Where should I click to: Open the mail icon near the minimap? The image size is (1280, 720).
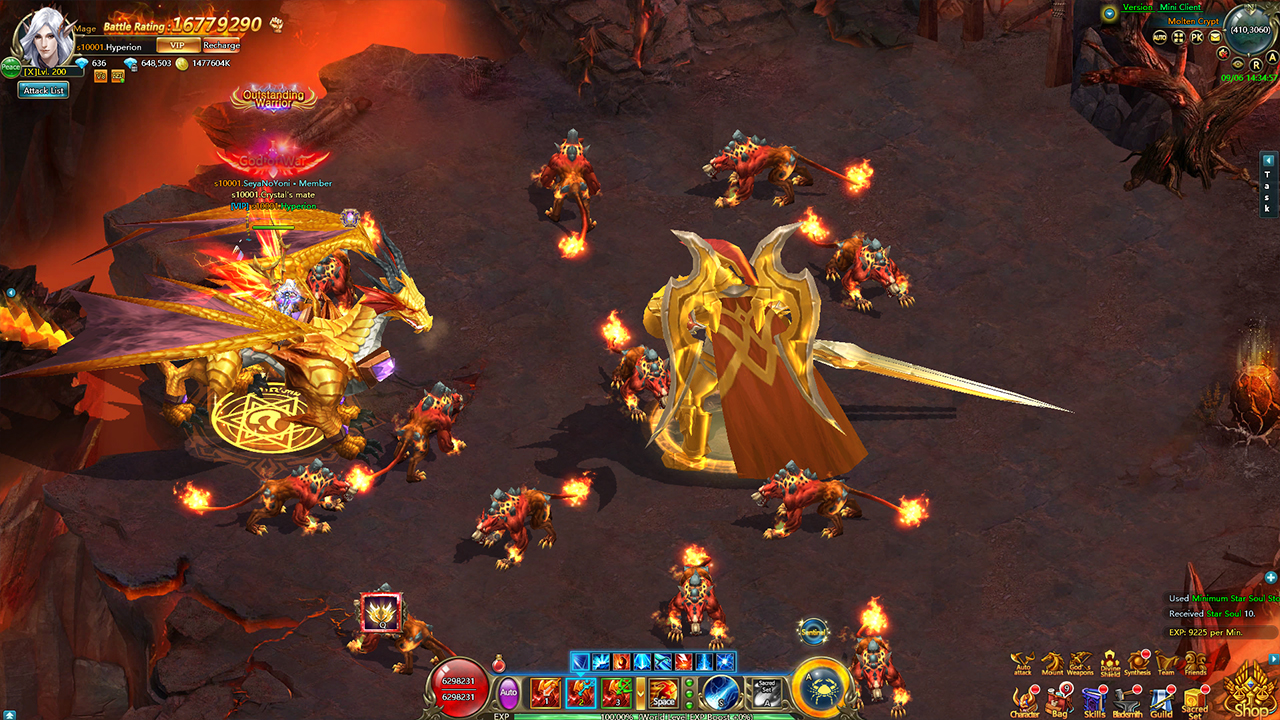pyautogui.click(x=1215, y=37)
